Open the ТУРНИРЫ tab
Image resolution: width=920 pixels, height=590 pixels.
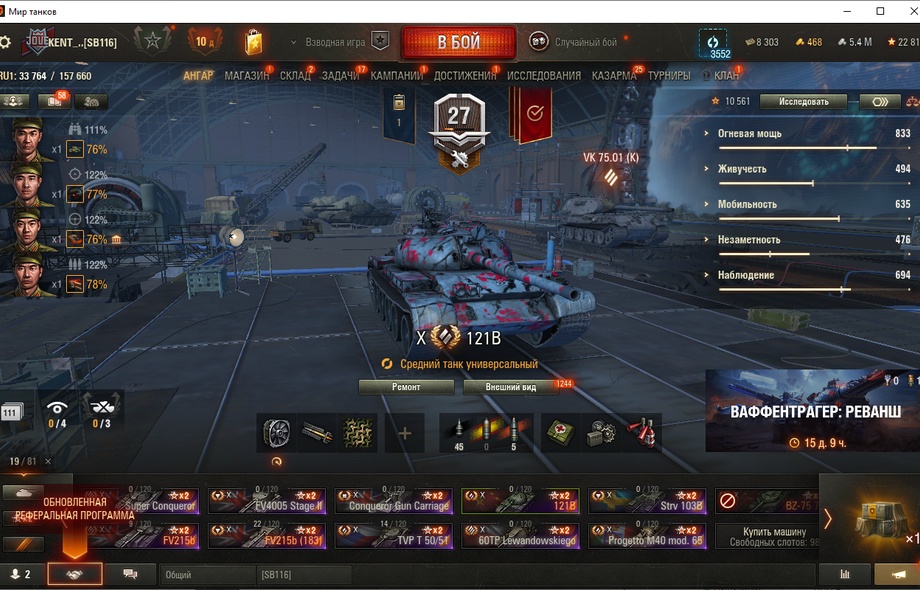pyautogui.click(x=668, y=76)
